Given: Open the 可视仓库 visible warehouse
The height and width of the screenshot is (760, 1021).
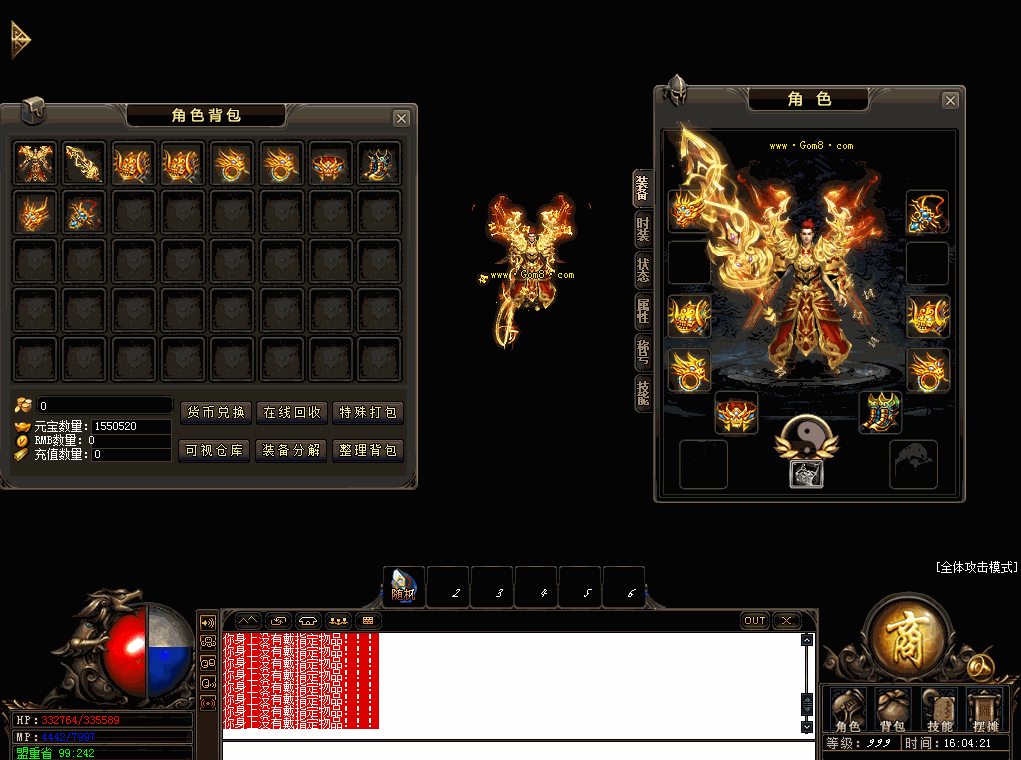Looking at the screenshot, I should pyautogui.click(x=214, y=451).
